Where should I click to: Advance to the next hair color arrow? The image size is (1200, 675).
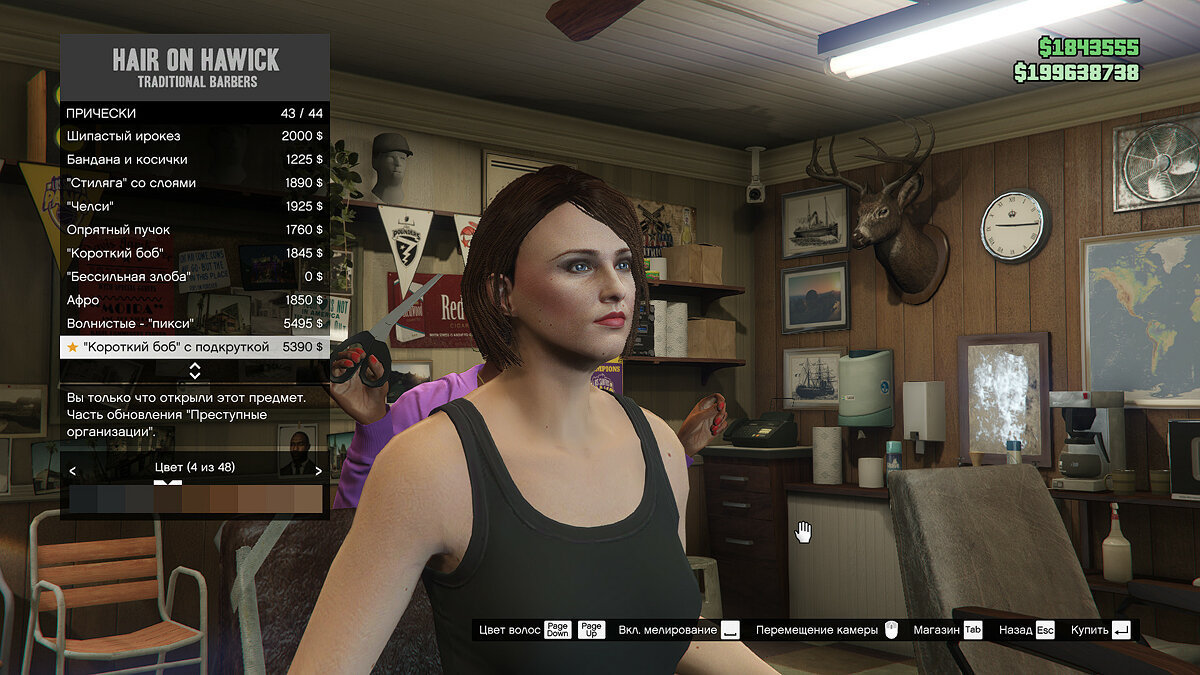[x=318, y=470]
